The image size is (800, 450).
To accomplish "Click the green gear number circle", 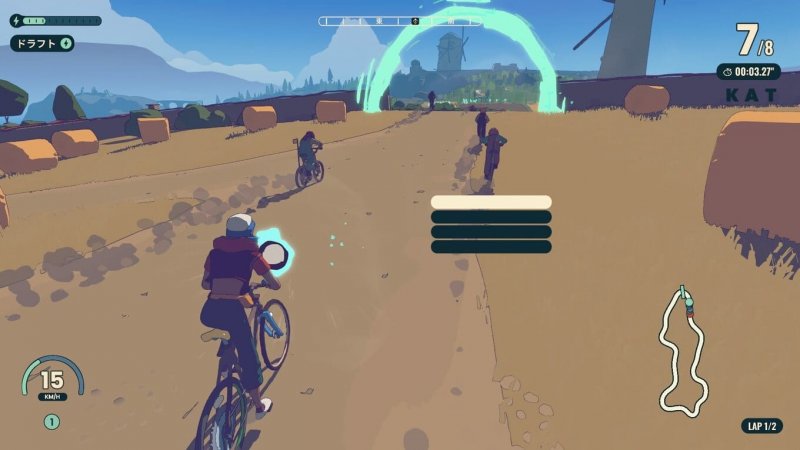I will point(52,422).
